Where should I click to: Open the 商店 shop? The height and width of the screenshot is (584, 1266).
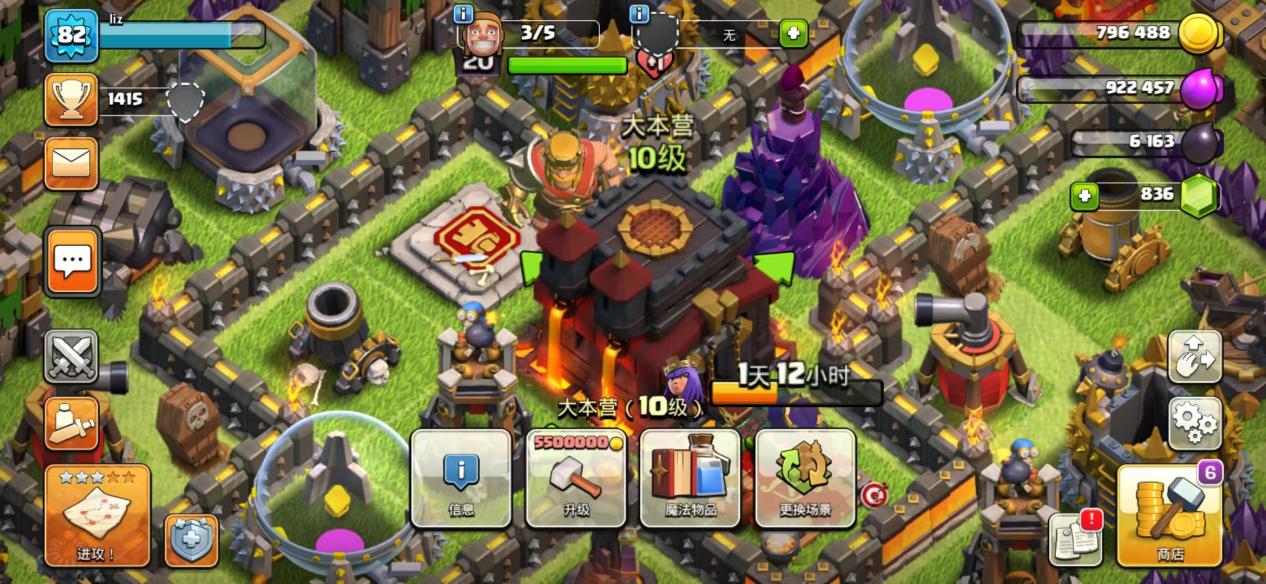pyautogui.click(x=1169, y=515)
